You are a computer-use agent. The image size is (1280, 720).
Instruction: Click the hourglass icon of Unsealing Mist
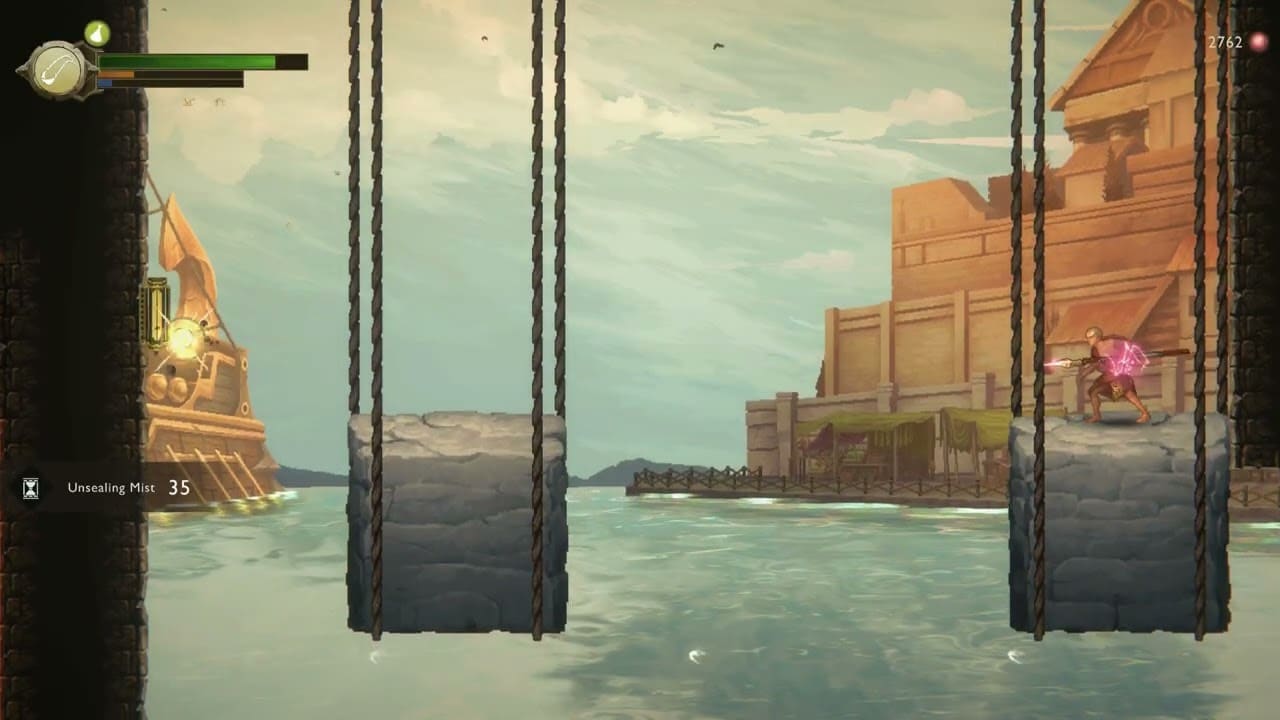pos(30,488)
